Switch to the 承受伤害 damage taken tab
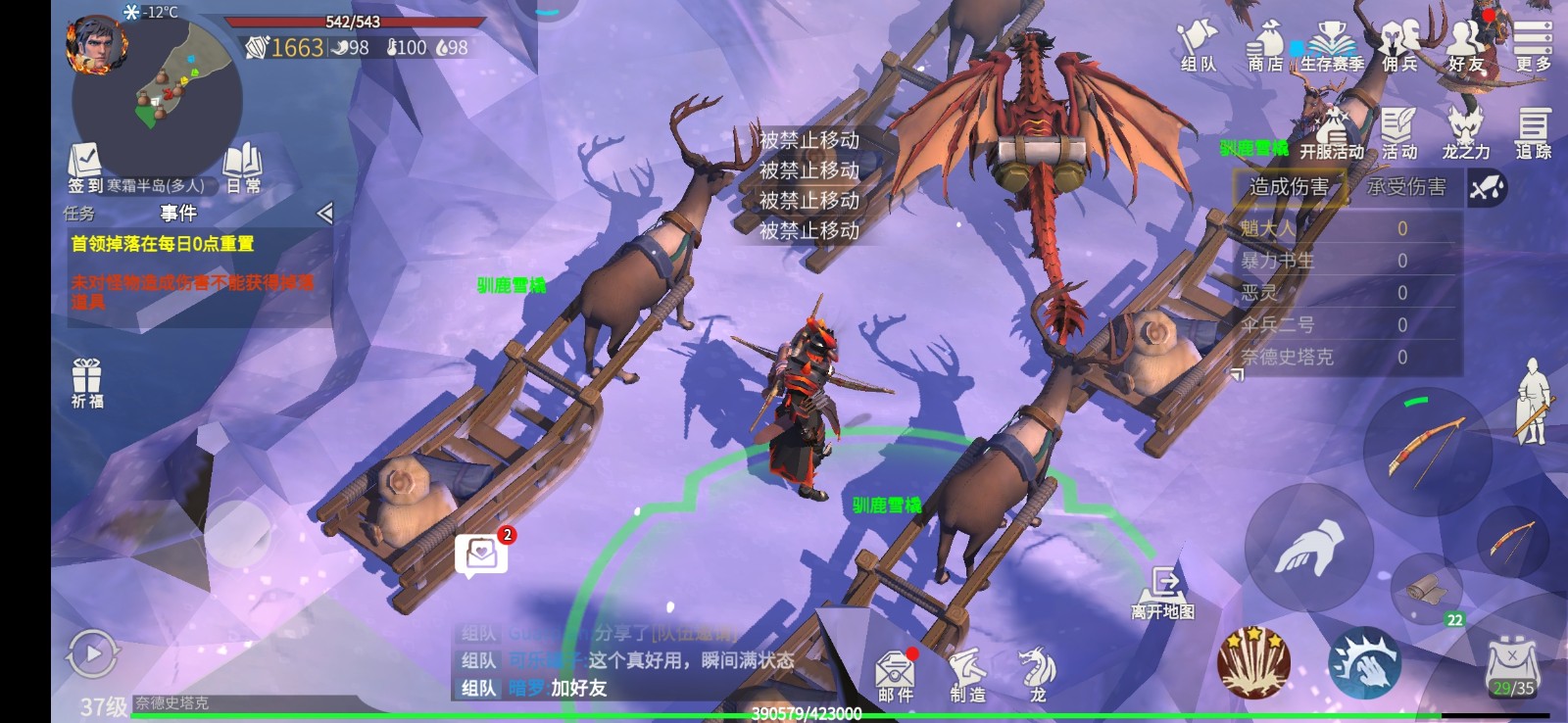 pyautogui.click(x=1405, y=187)
